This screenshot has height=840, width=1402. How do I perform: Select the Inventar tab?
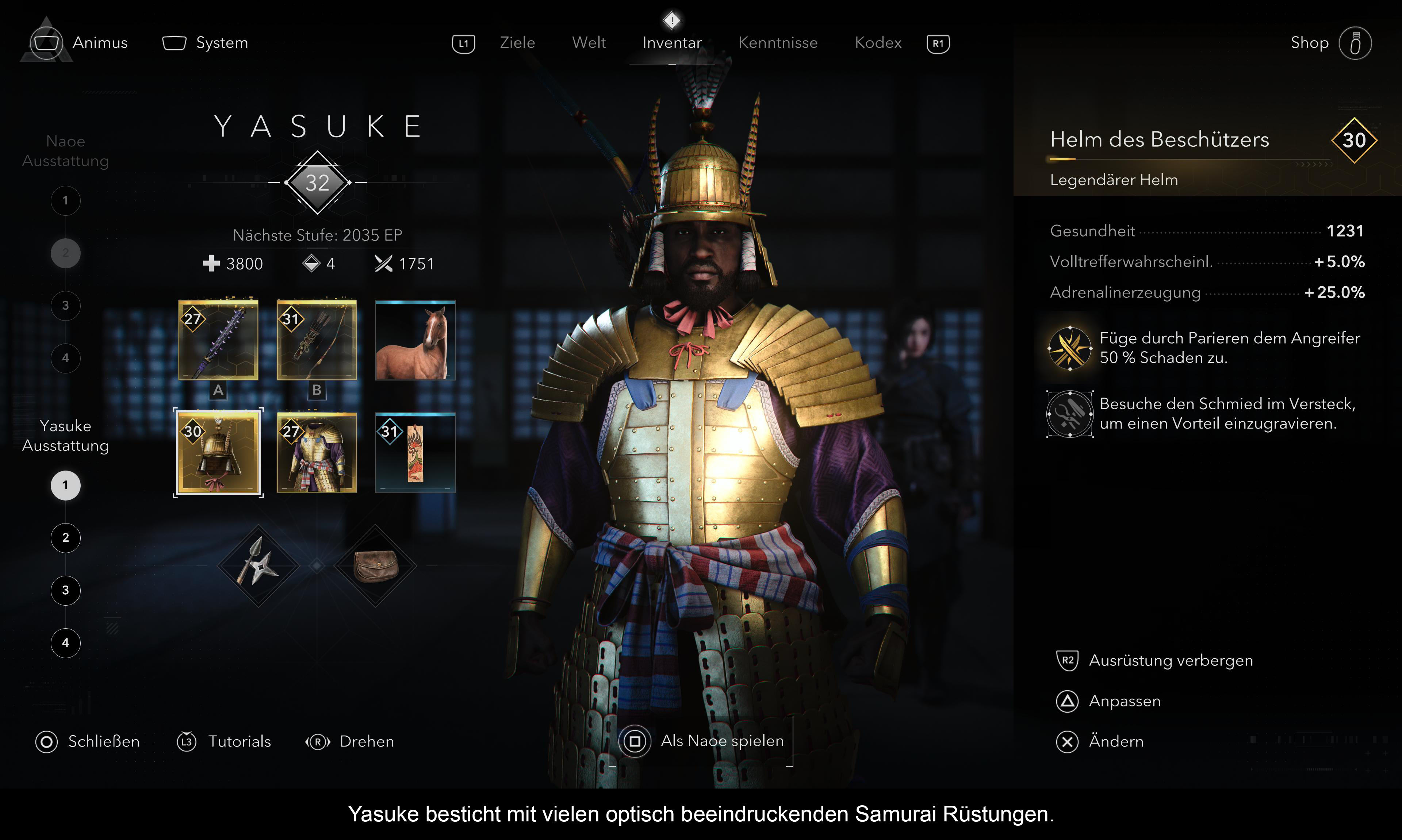672,43
